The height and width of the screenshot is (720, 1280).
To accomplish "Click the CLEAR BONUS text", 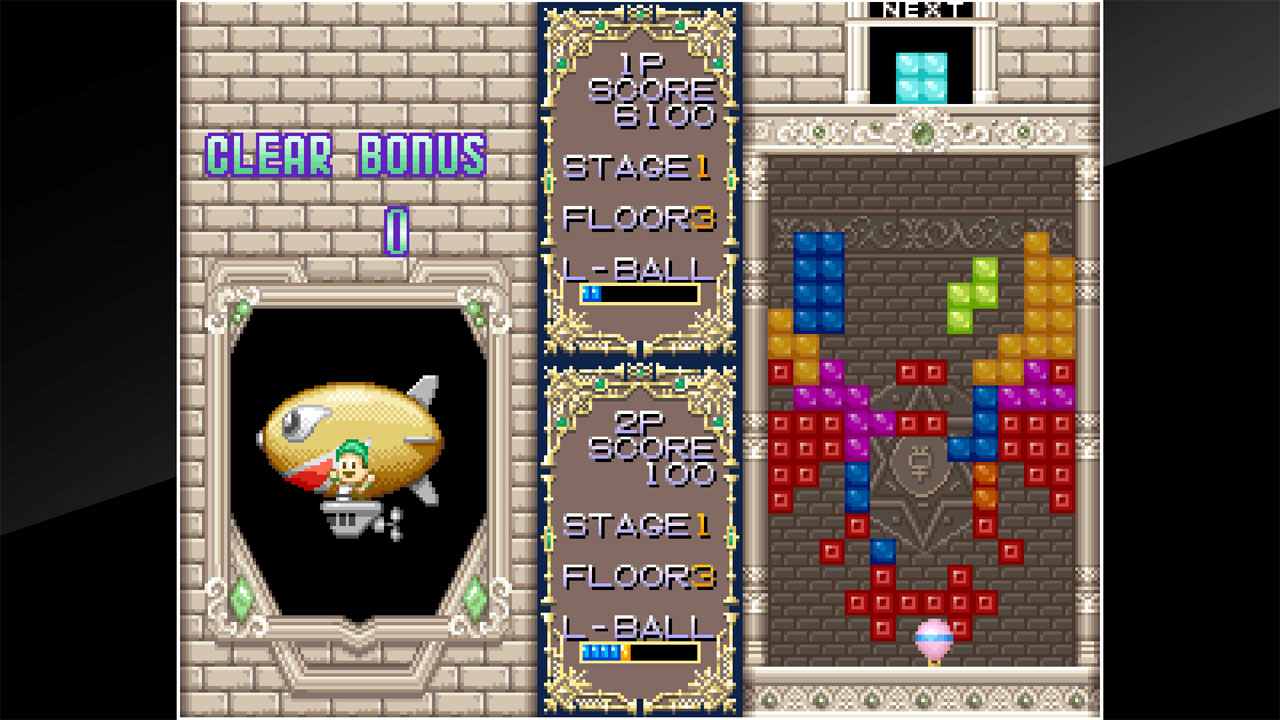I will [345, 155].
